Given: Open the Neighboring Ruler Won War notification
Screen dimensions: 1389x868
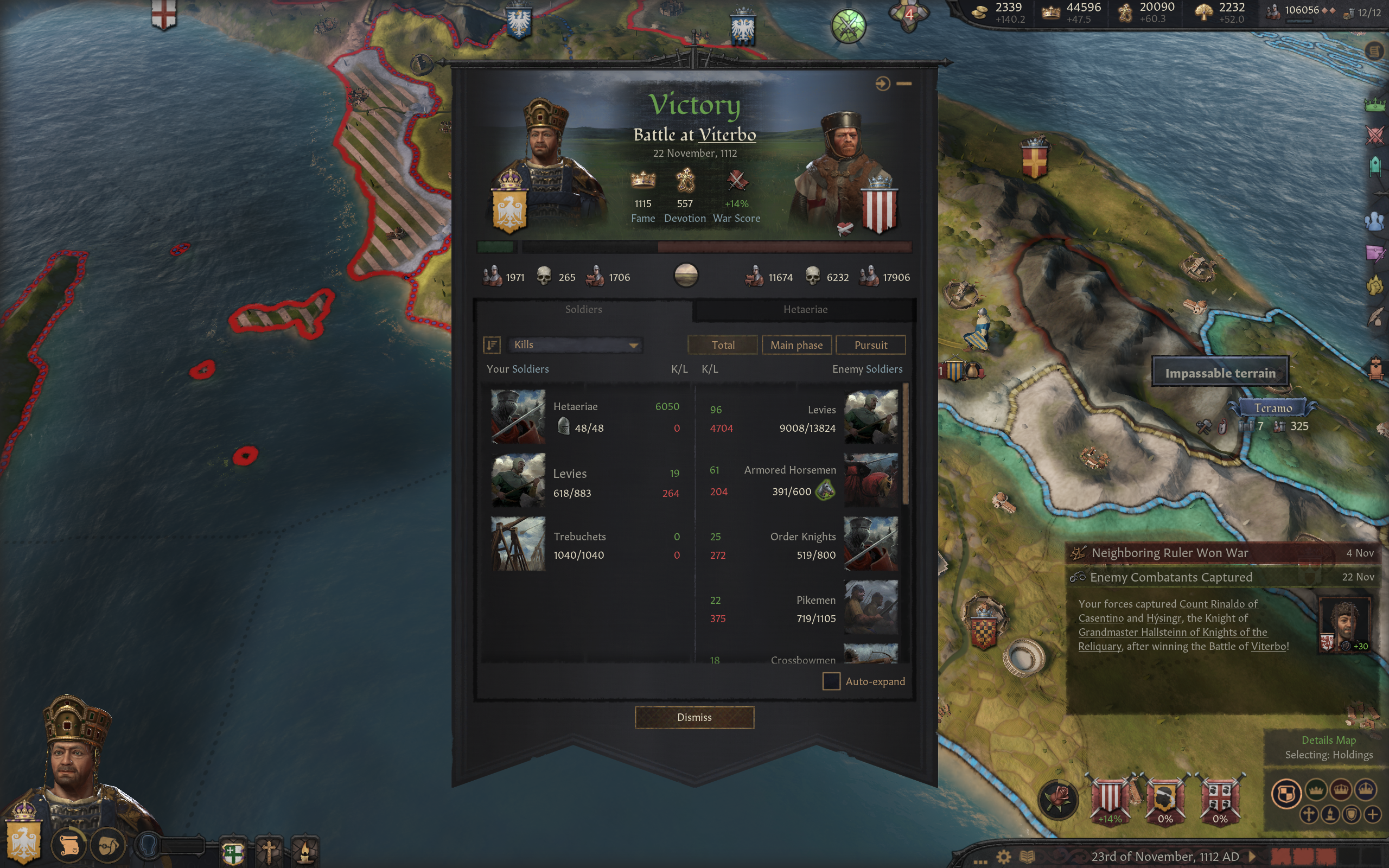Looking at the screenshot, I should click(x=1169, y=553).
